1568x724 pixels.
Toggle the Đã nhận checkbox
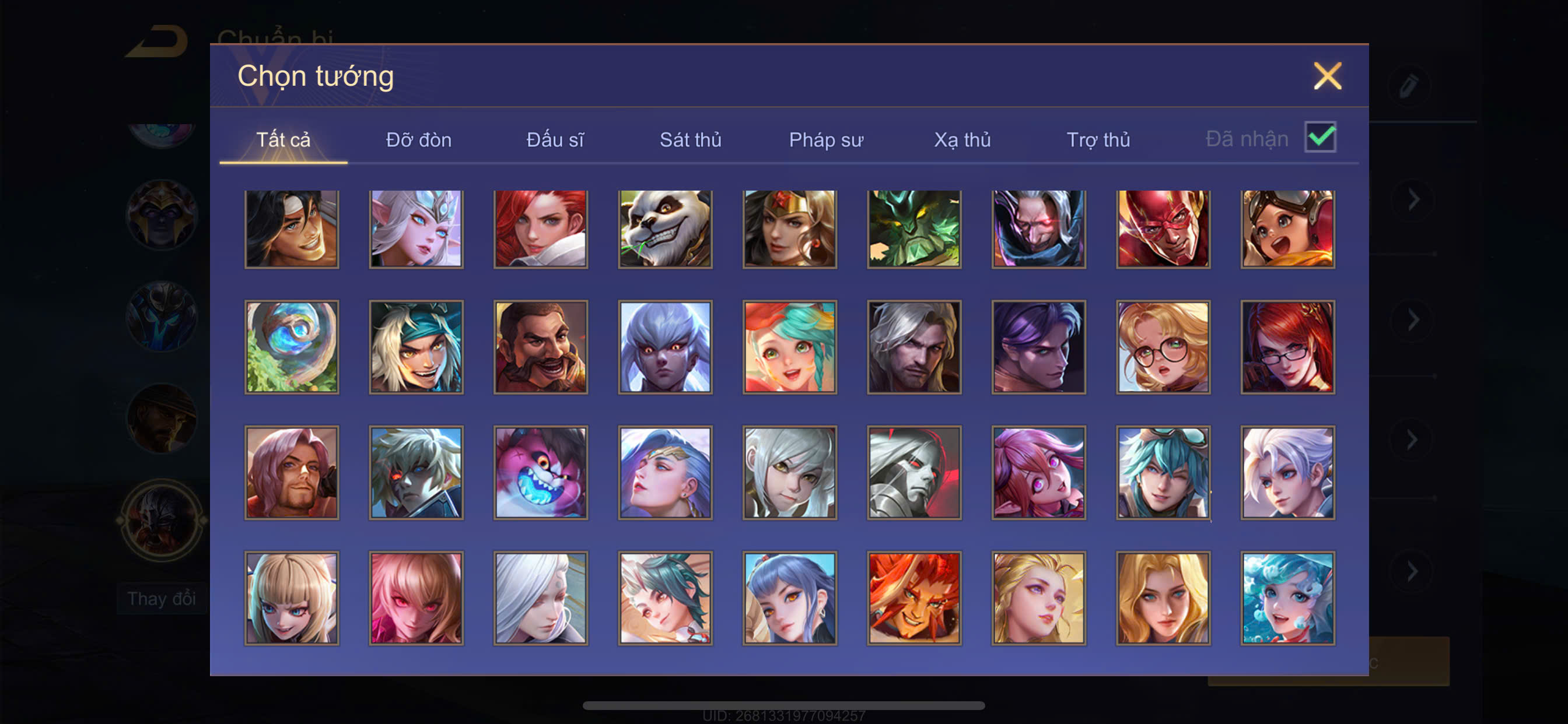point(1319,137)
